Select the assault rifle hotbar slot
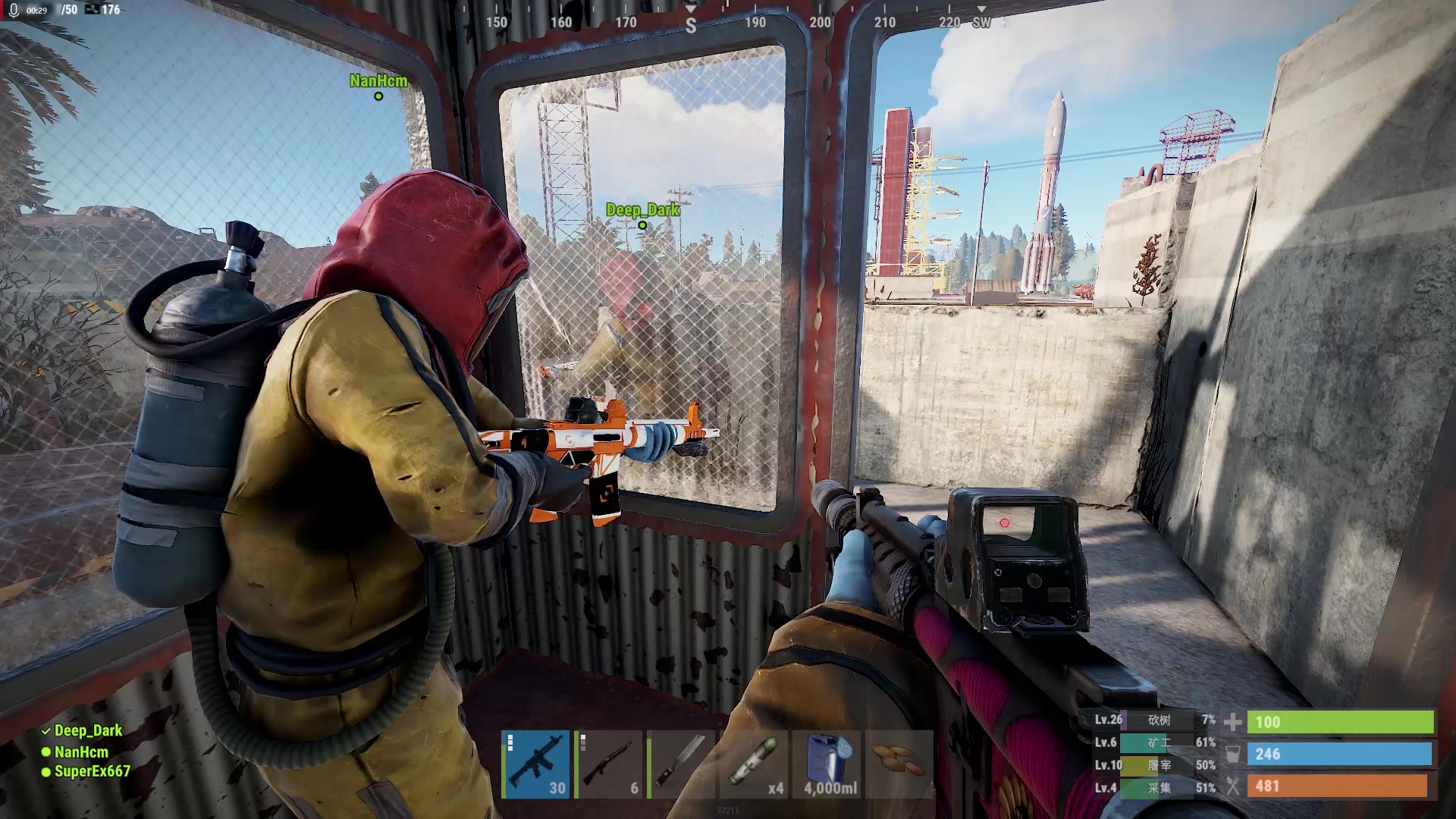 535,764
